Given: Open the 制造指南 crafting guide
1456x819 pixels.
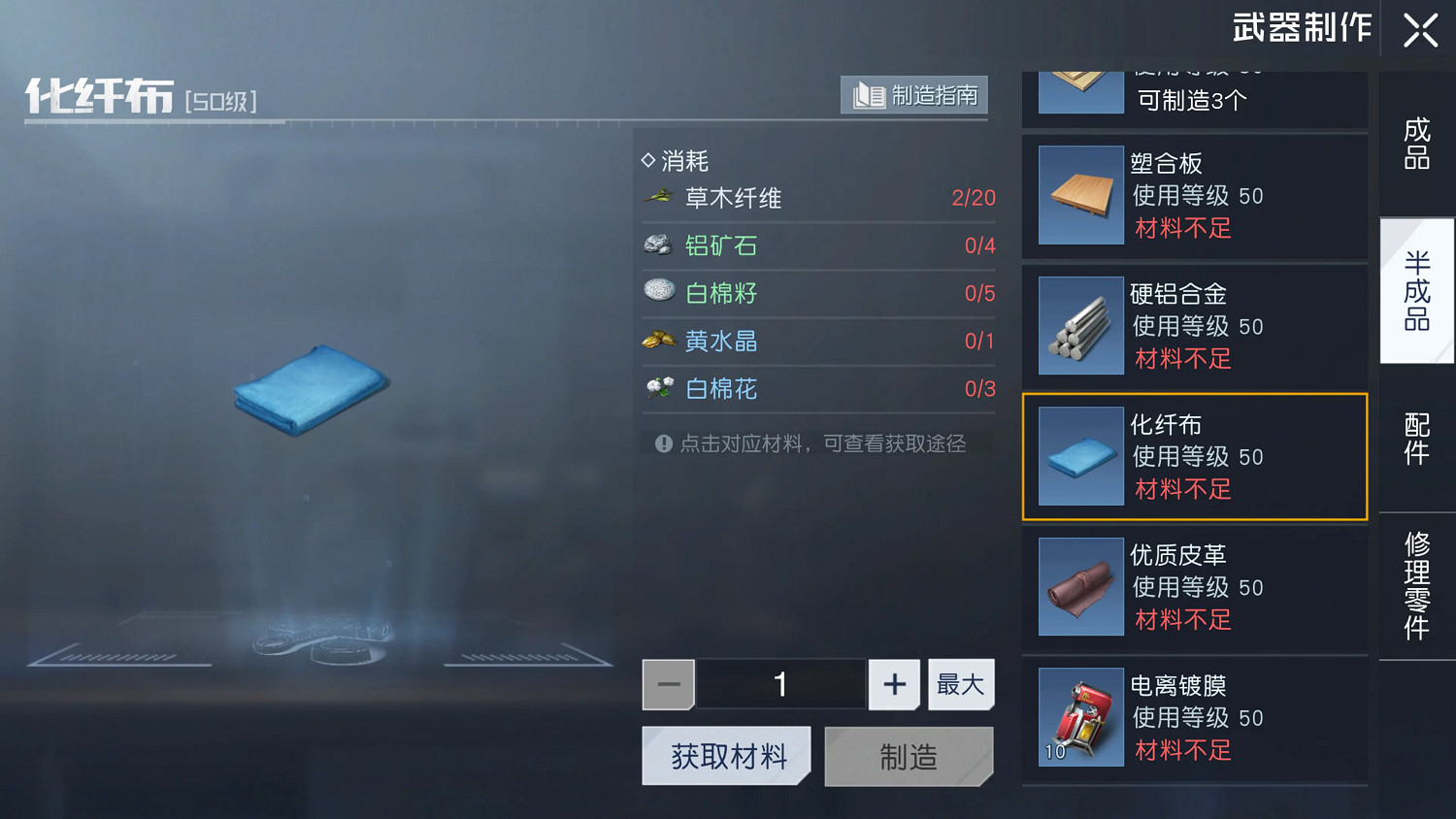Looking at the screenshot, I should (912, 94).
